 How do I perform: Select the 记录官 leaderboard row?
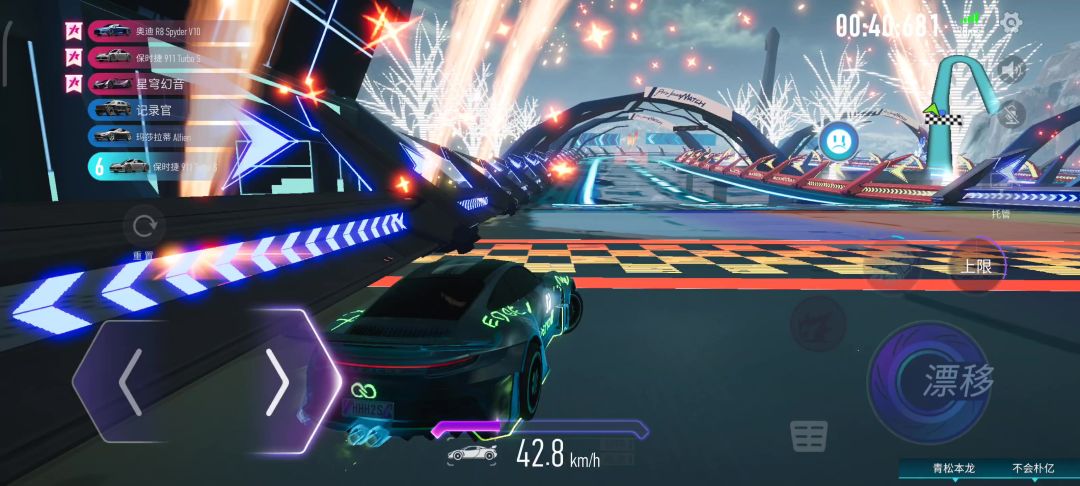[x=160, y=109]
